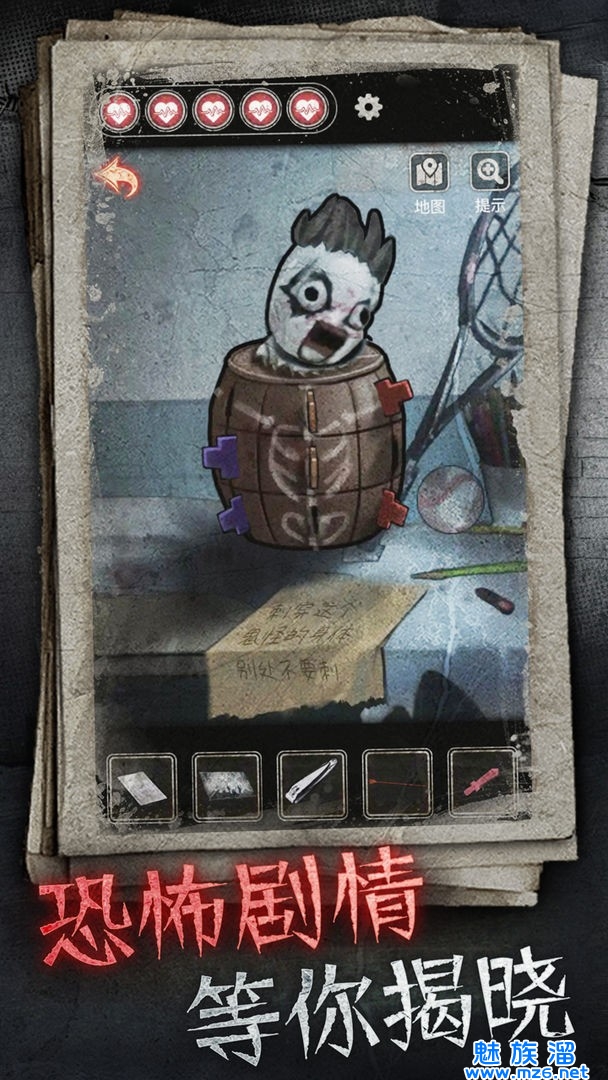Select the torn photo inventory slot
Screen dimensions: 608x1080
click(227, 788)
